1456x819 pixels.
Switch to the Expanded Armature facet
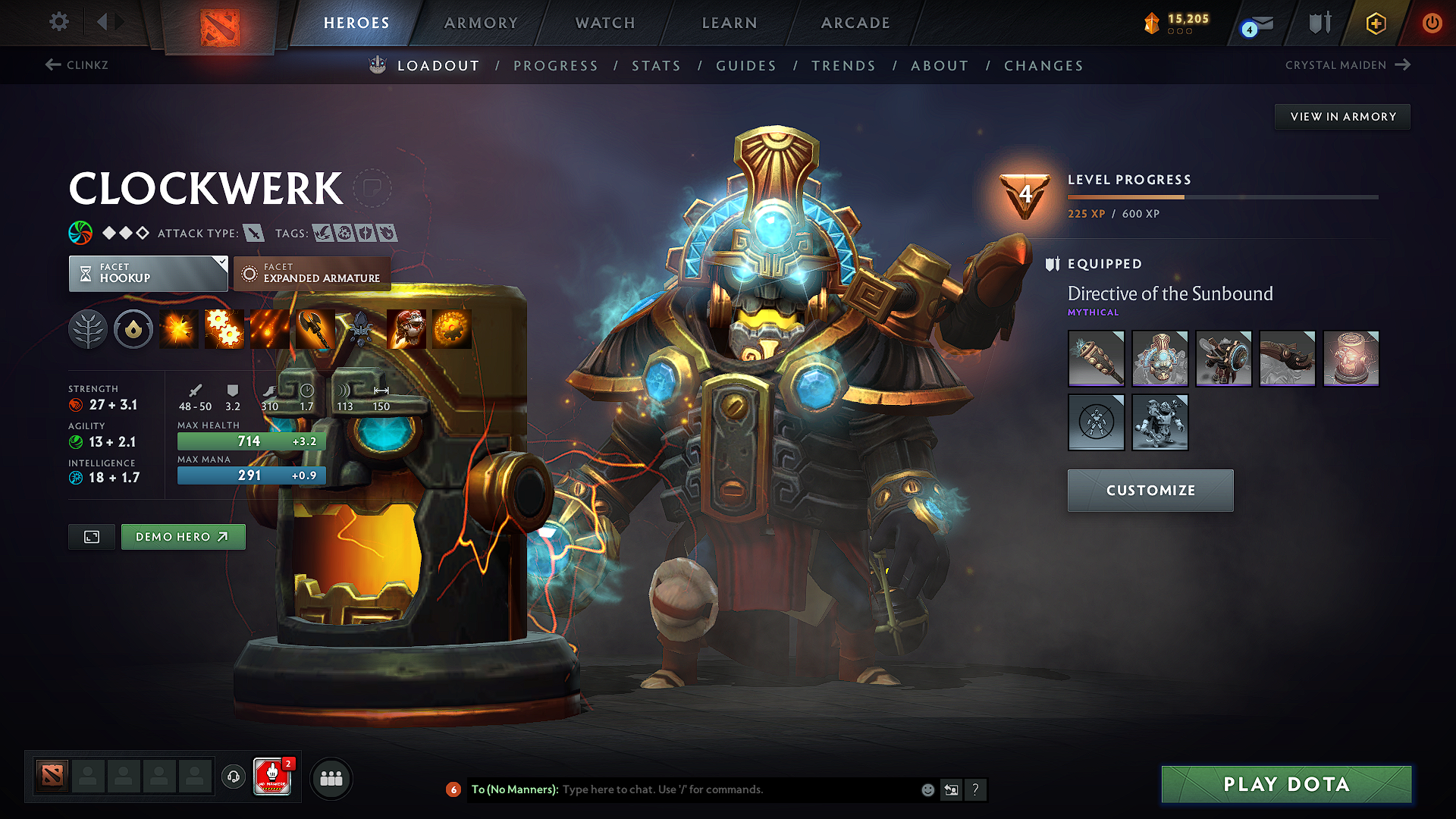point(312,273)
